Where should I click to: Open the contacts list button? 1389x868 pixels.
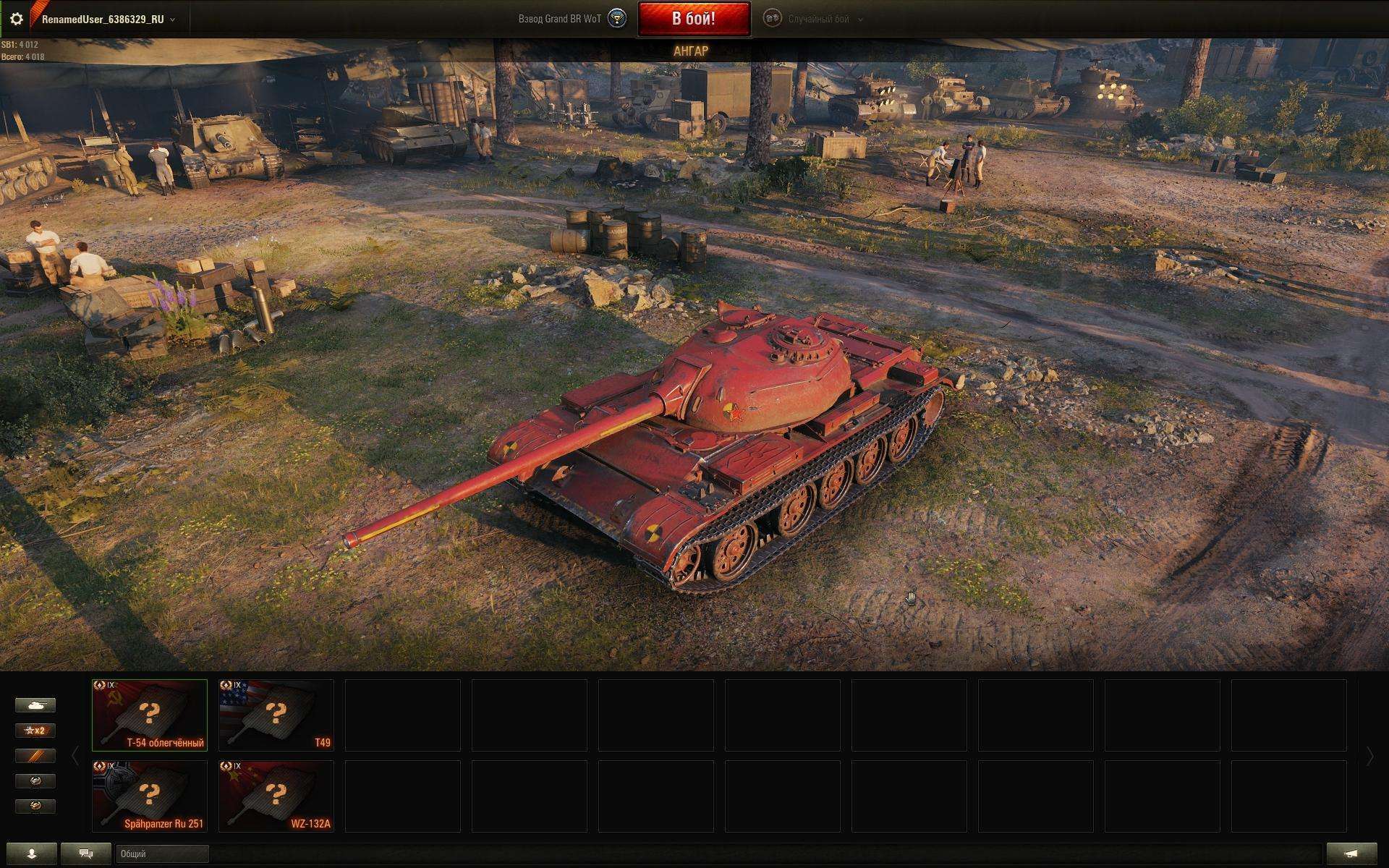(31, 854)
